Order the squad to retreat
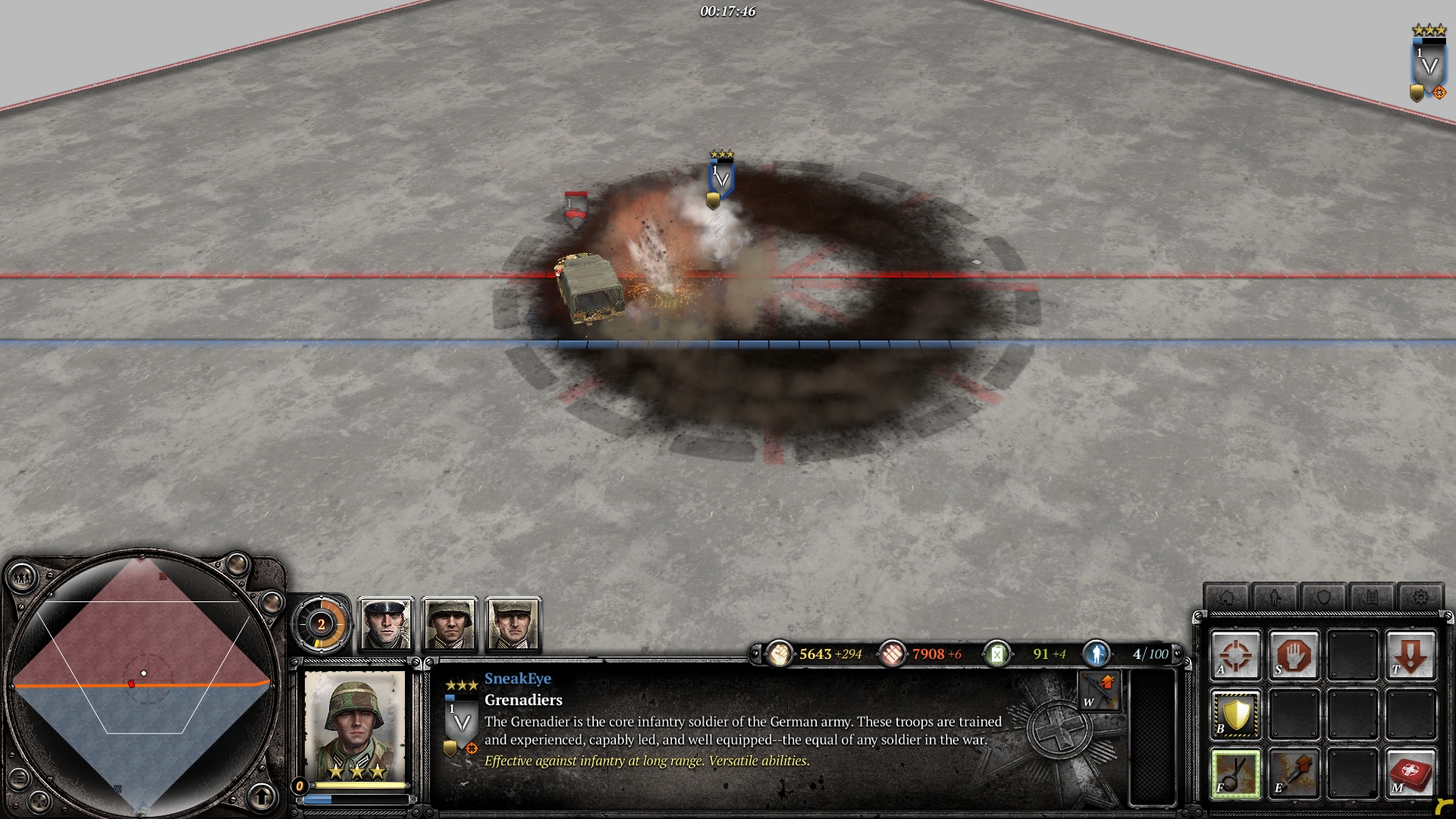 point(1410,654)
